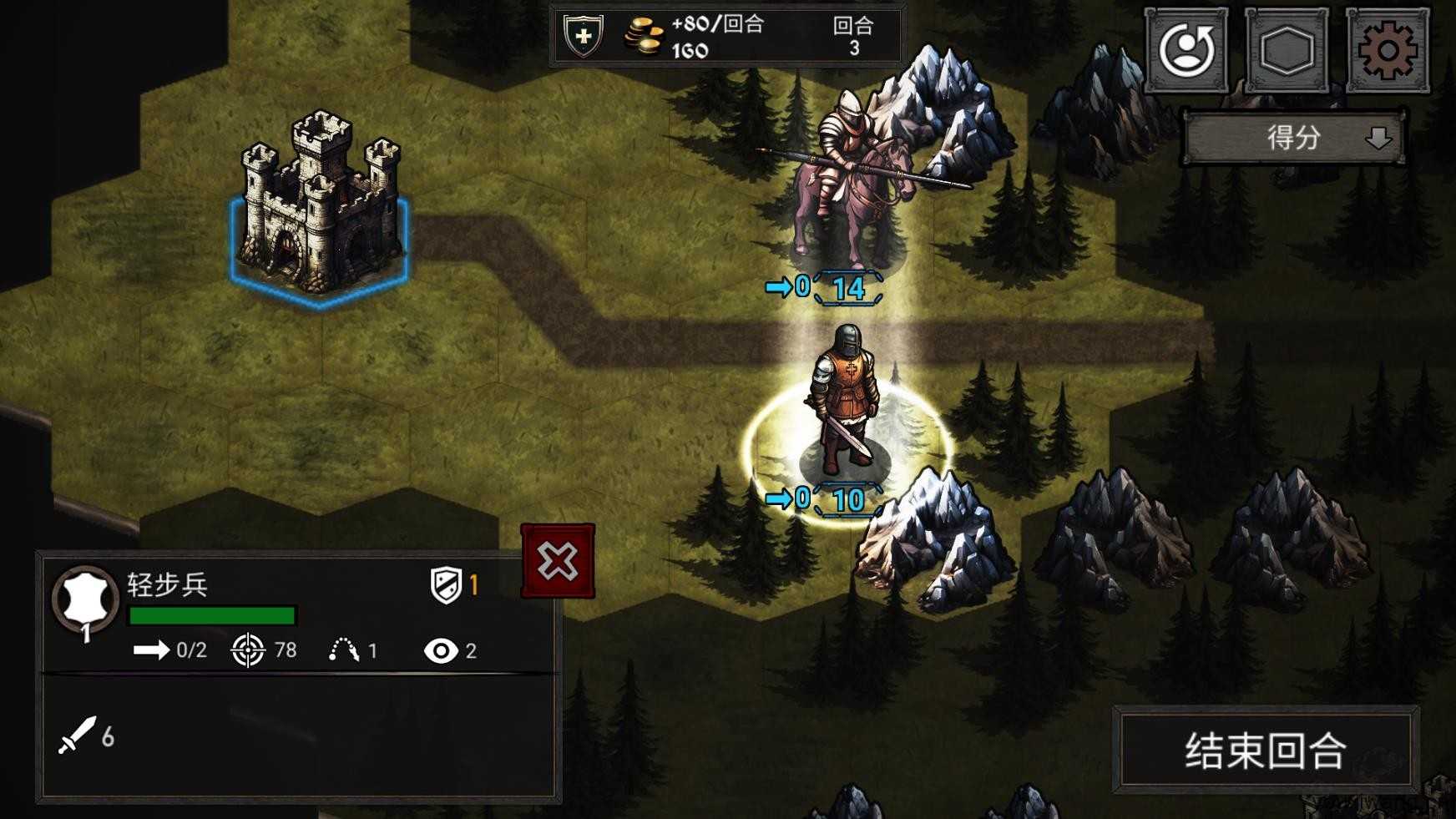The width and height of the screenshot is (1456, 819).
Task: Open the gear settings menu
Action: click(x=1387, y=51)
